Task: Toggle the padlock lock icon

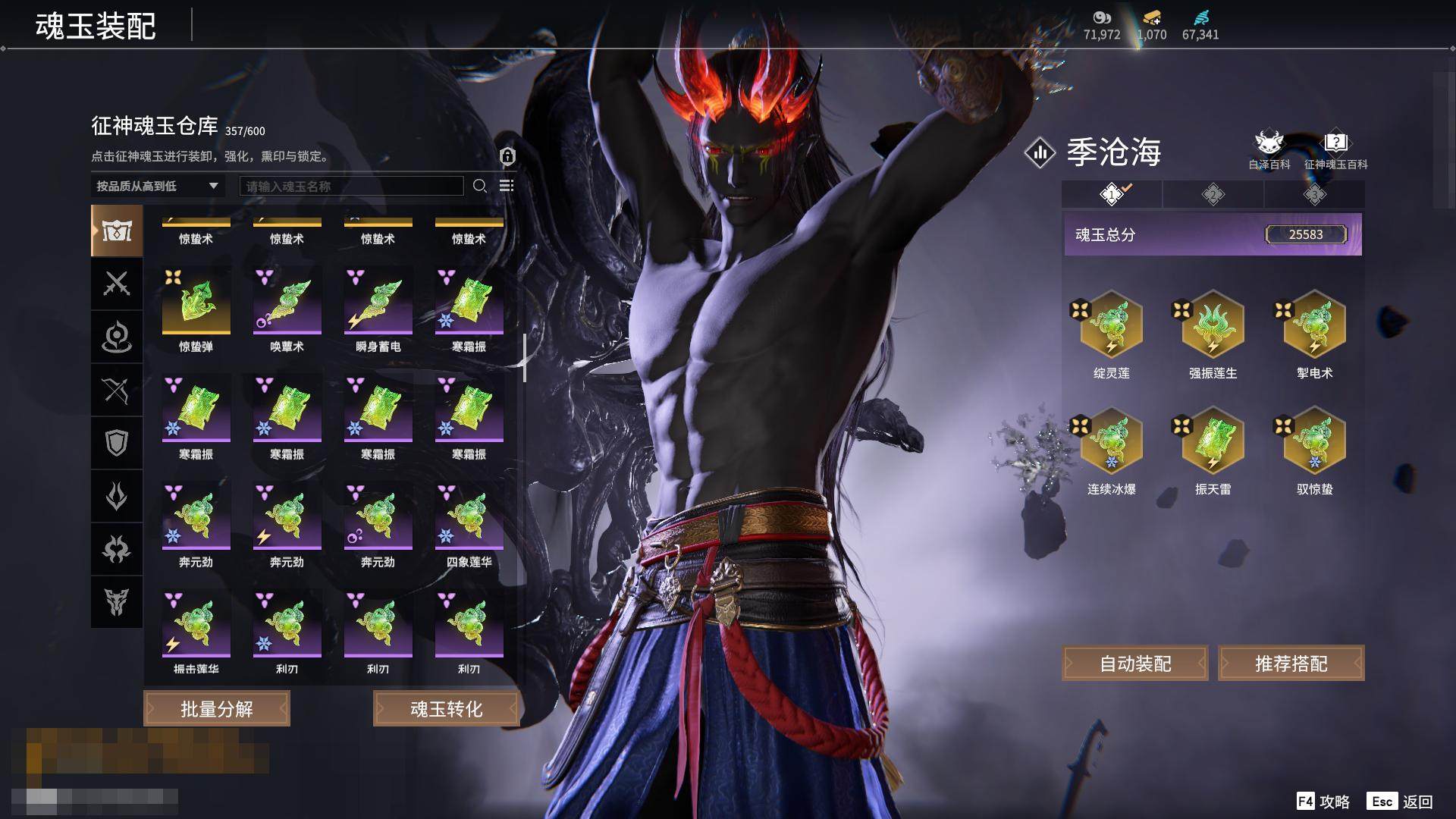Action: pos(507,156)
